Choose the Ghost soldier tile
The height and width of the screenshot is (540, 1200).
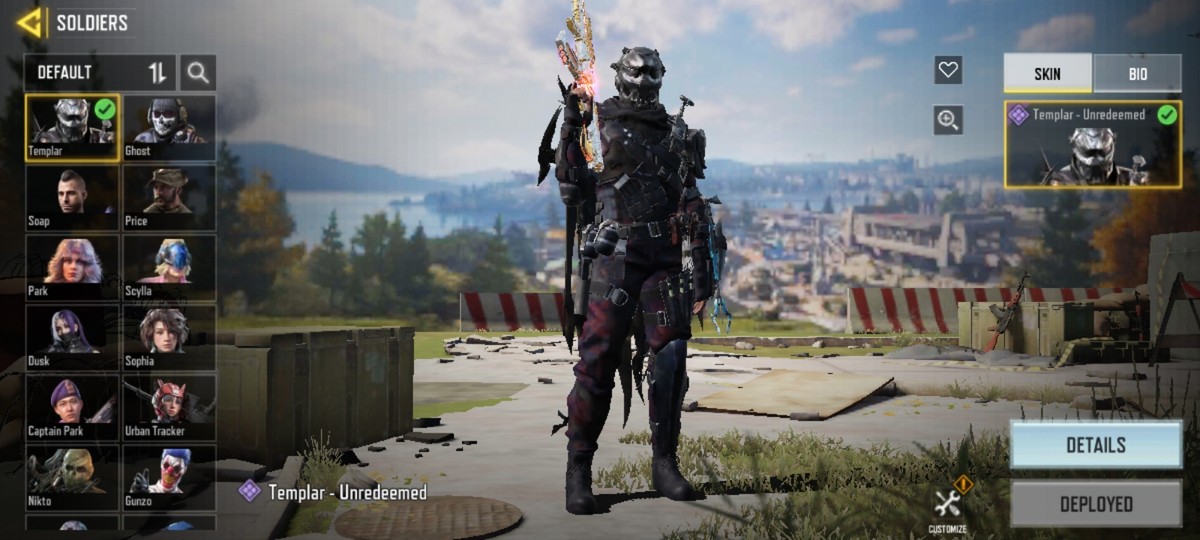[169, 127]
